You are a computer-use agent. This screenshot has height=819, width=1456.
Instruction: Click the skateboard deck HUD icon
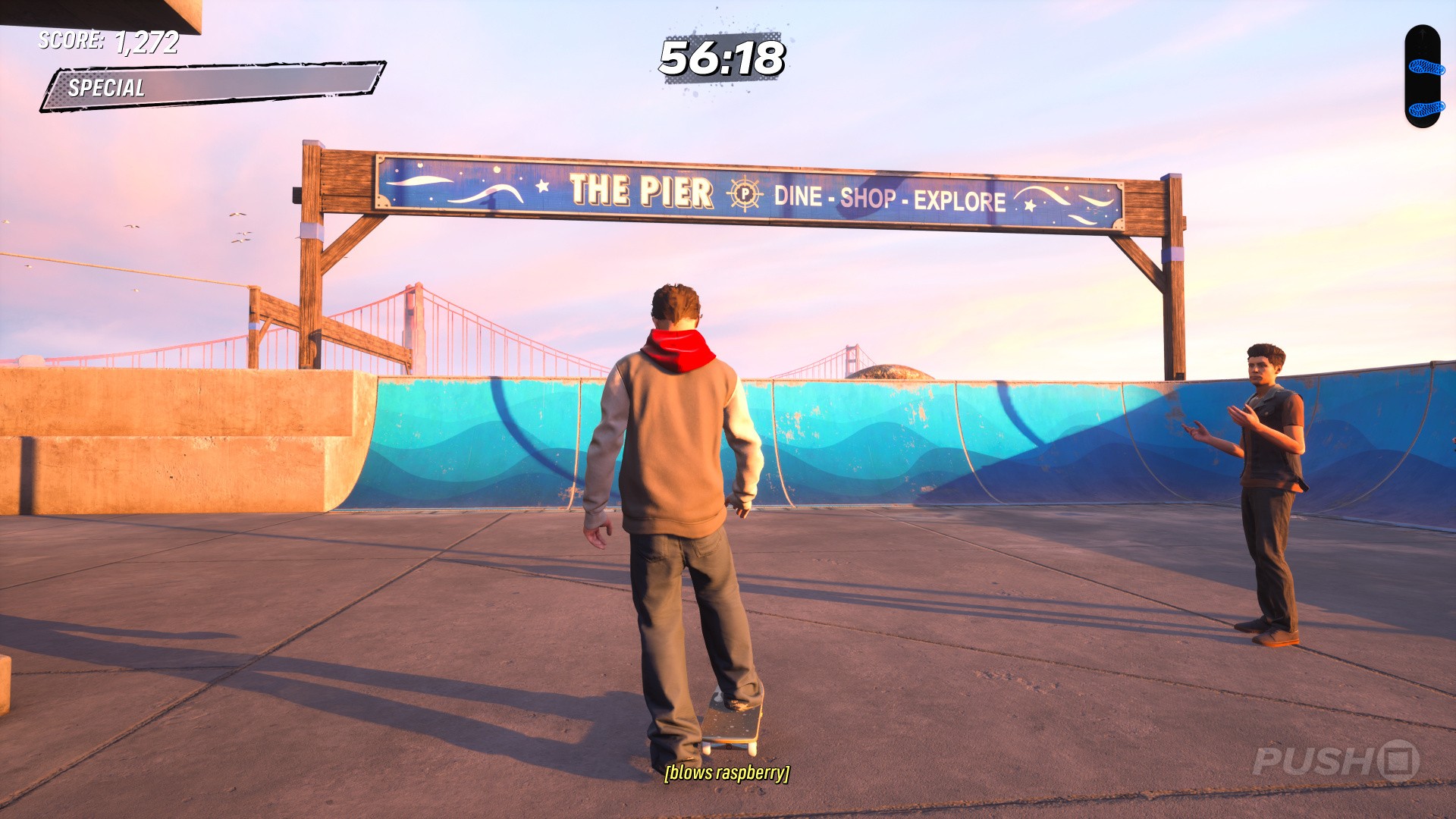click(1422, 77)
